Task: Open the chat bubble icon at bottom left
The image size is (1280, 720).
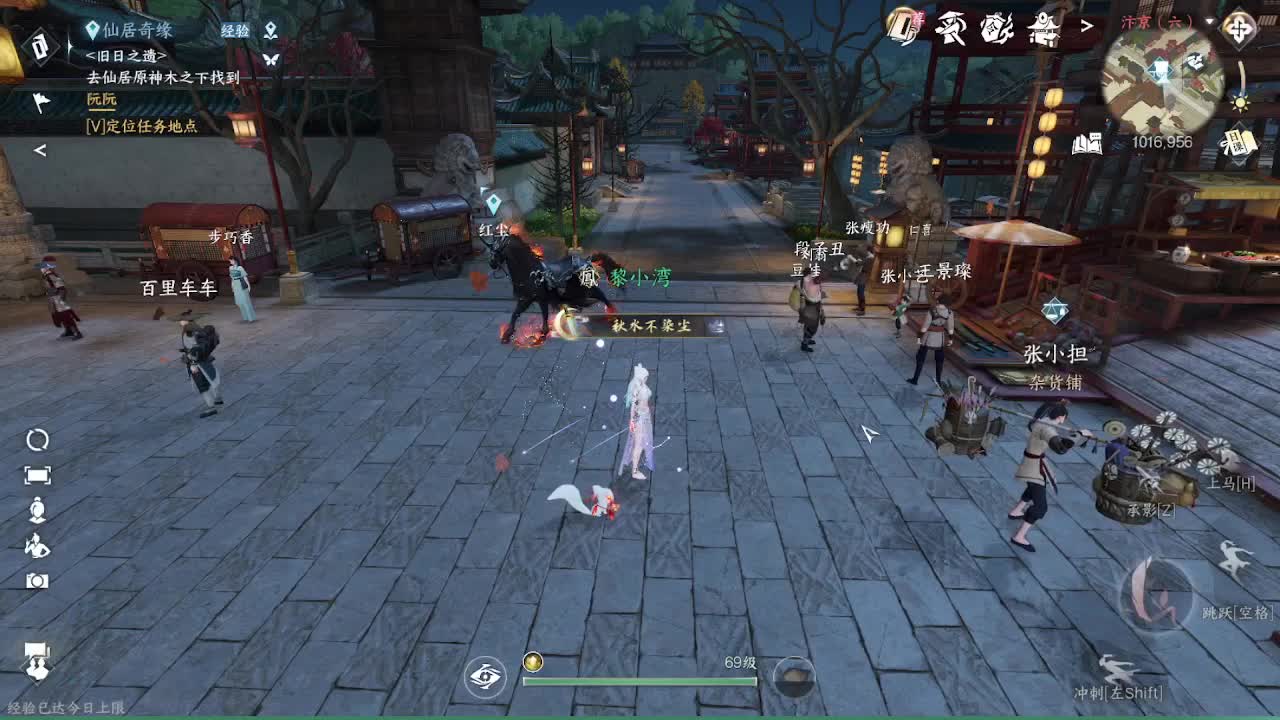Action: click(x=37, y=665)
